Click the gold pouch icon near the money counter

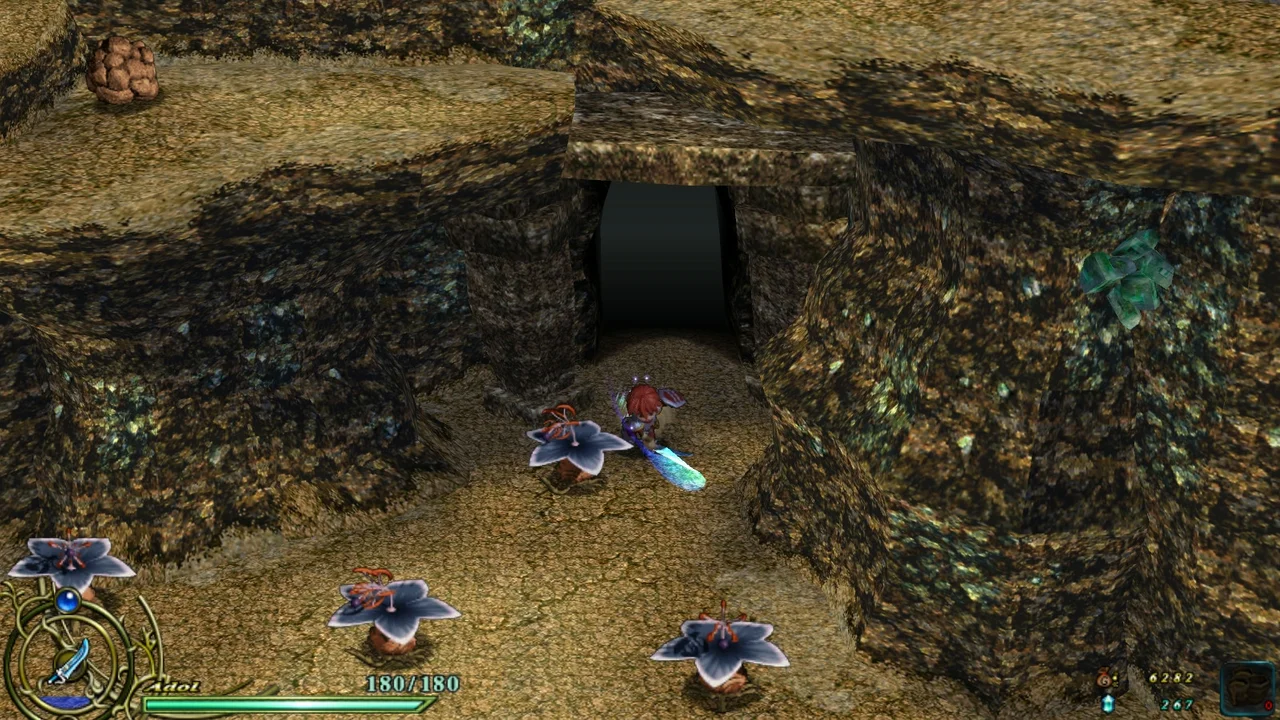click(x=1103, y=679)
